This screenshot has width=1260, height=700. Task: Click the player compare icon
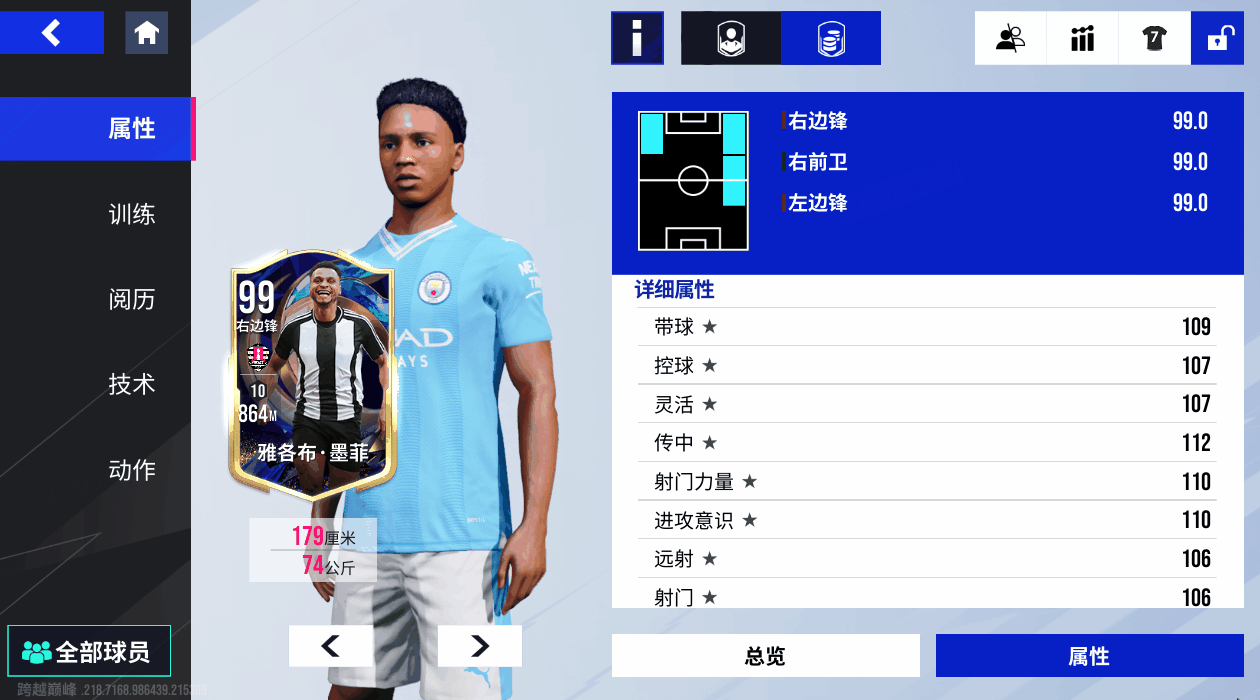(x=1010, y=38)
